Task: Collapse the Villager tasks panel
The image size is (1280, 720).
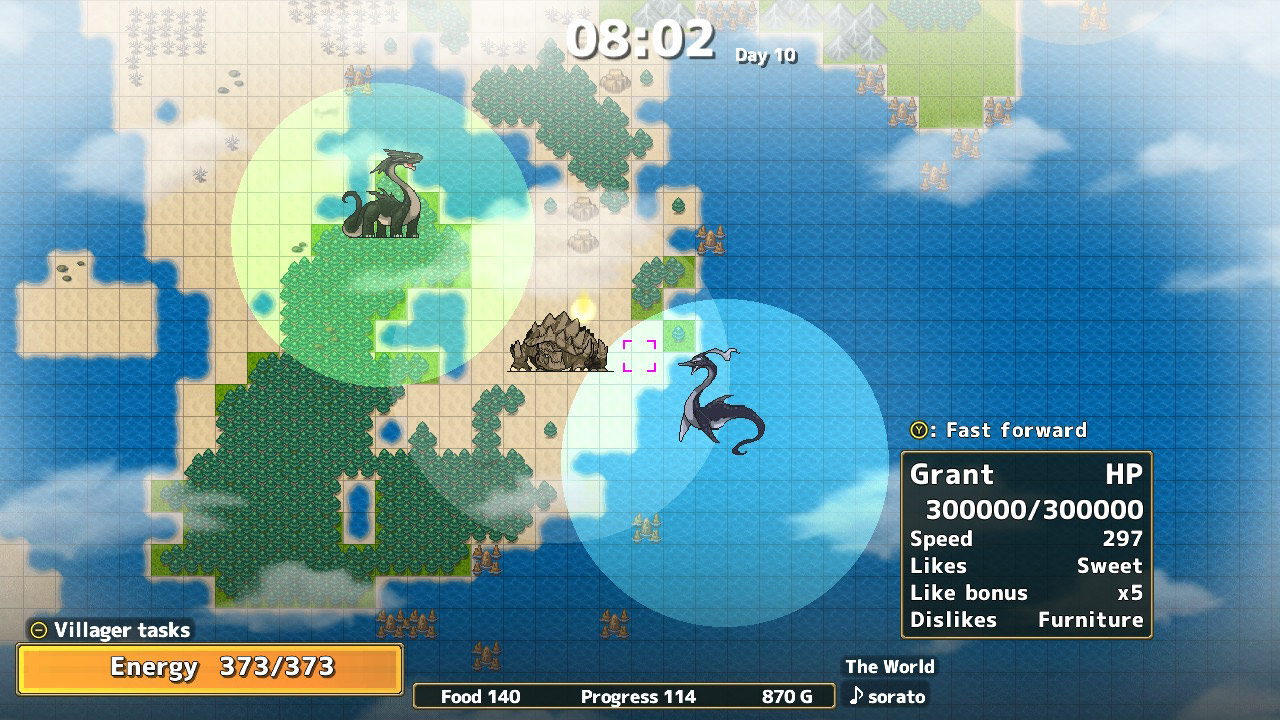Action: tap(39, 630)
